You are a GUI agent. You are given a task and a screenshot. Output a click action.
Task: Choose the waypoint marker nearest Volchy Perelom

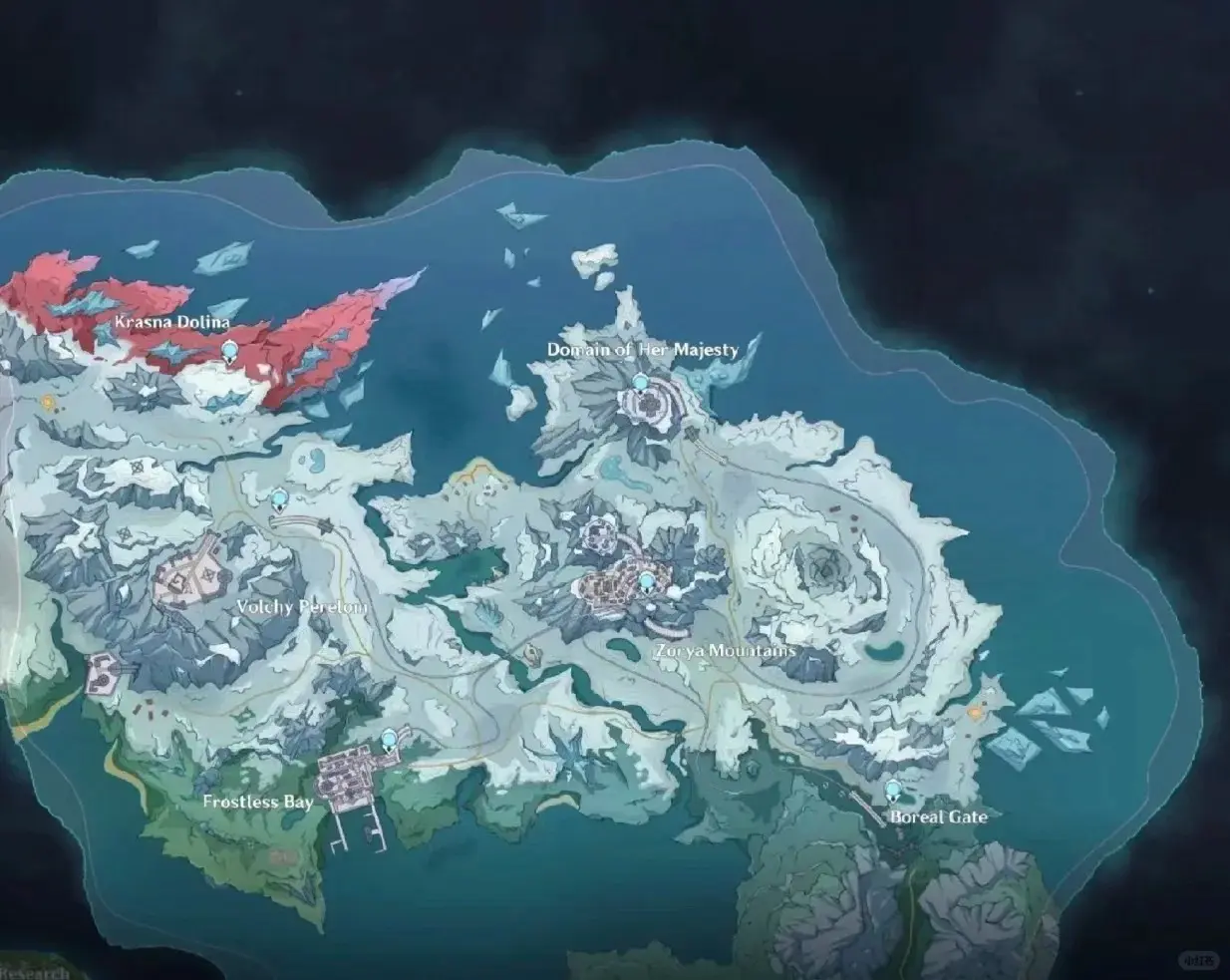pyautogui.click(x=279, y=498)
